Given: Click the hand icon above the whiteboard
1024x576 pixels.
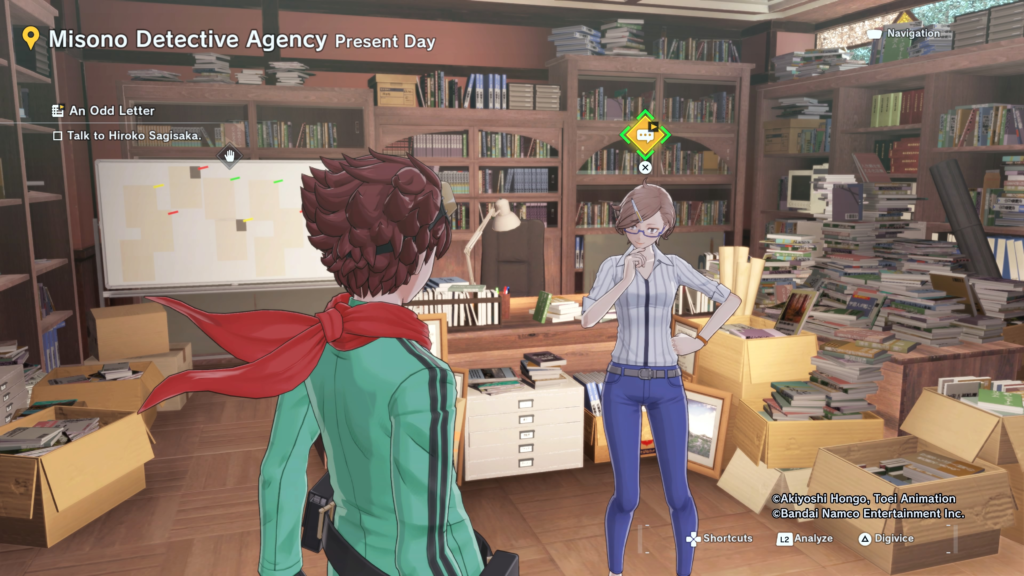Looking at the screenshot, I should pos(230,155).
